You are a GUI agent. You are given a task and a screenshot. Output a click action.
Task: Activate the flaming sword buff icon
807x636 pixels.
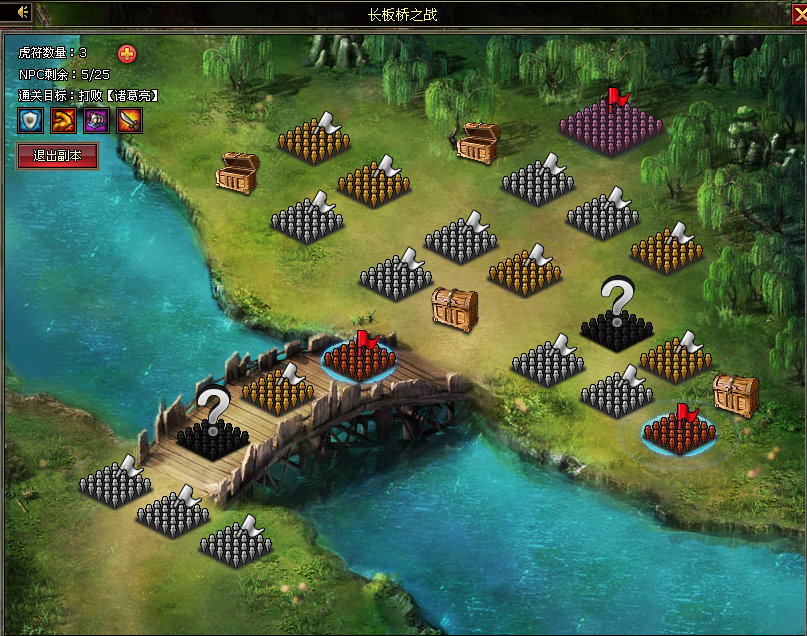pyautogui.click(x=130, y=121)
